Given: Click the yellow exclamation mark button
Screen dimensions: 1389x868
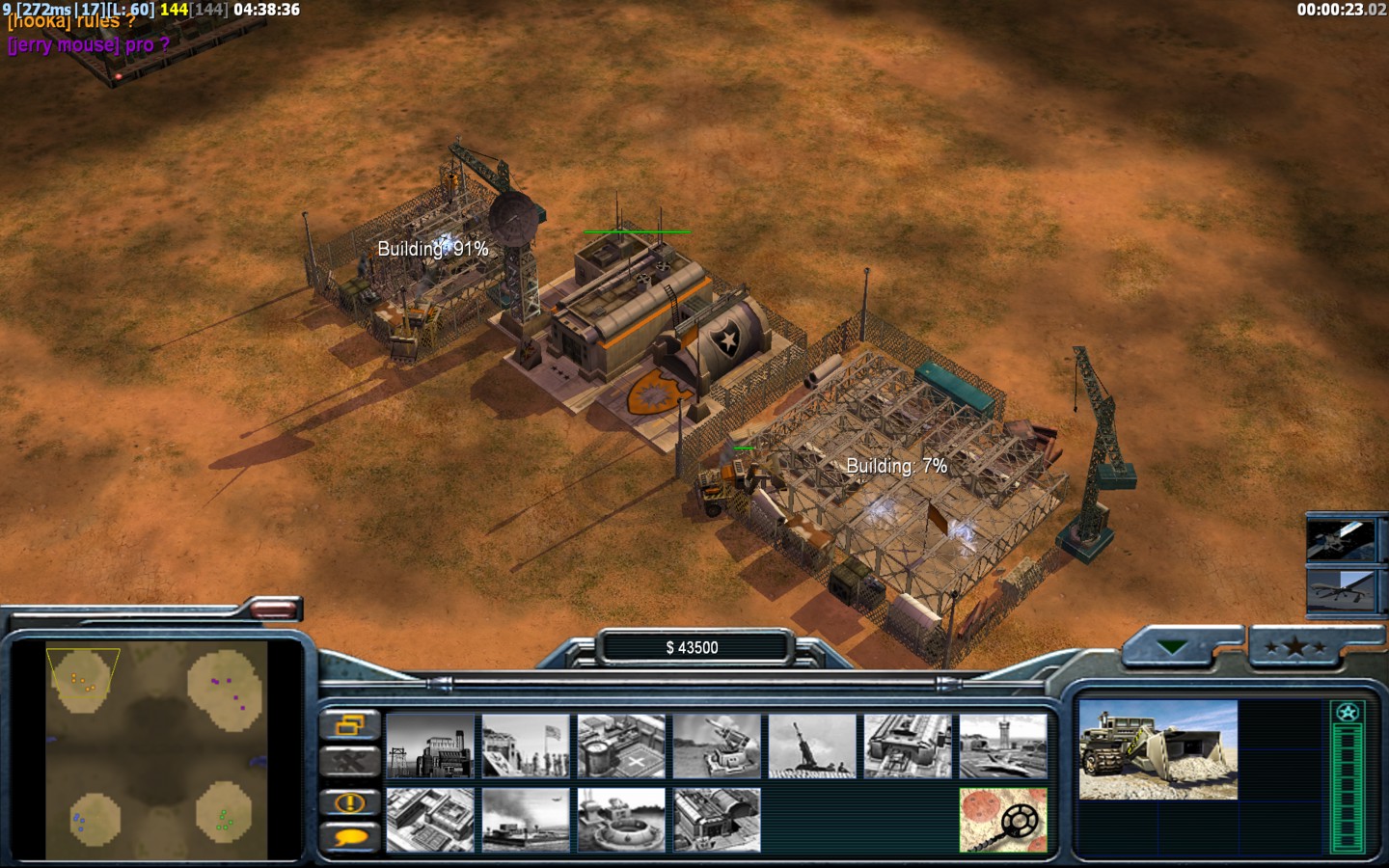Looking at the screenshot, I should pyautogui.click(x=349, y=801).
